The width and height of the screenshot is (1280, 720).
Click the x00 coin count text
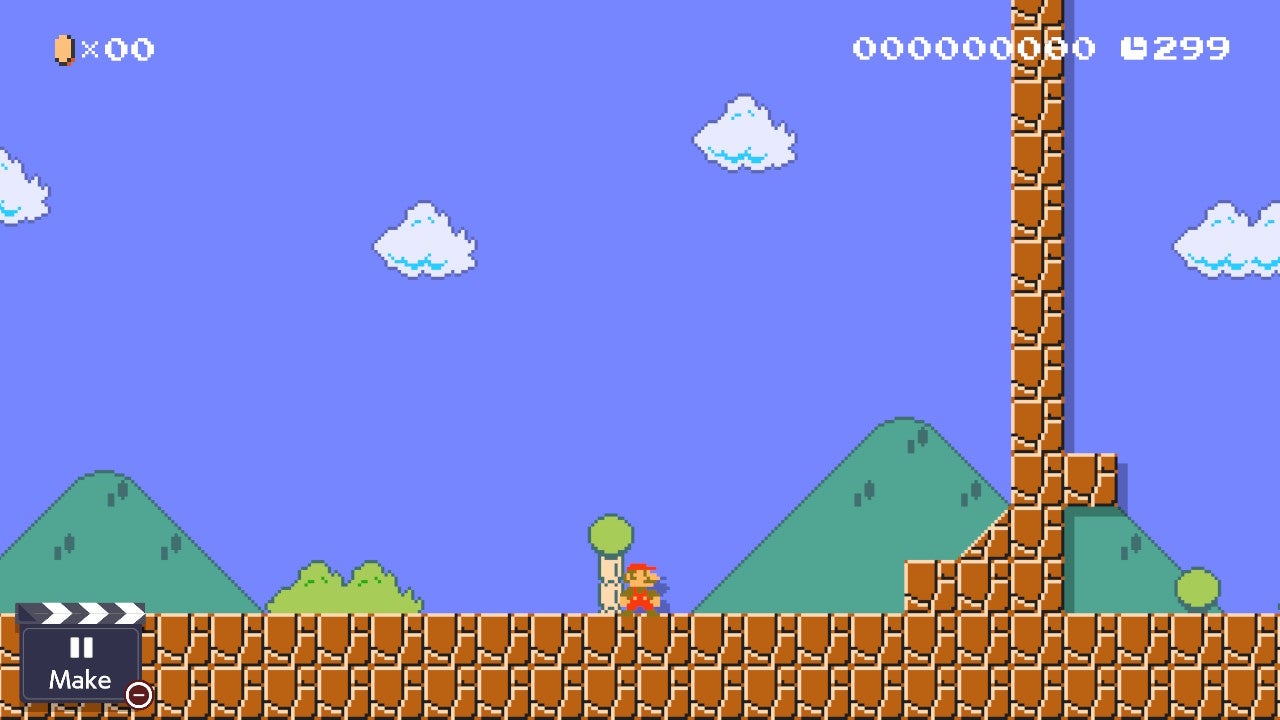point(117,50)
